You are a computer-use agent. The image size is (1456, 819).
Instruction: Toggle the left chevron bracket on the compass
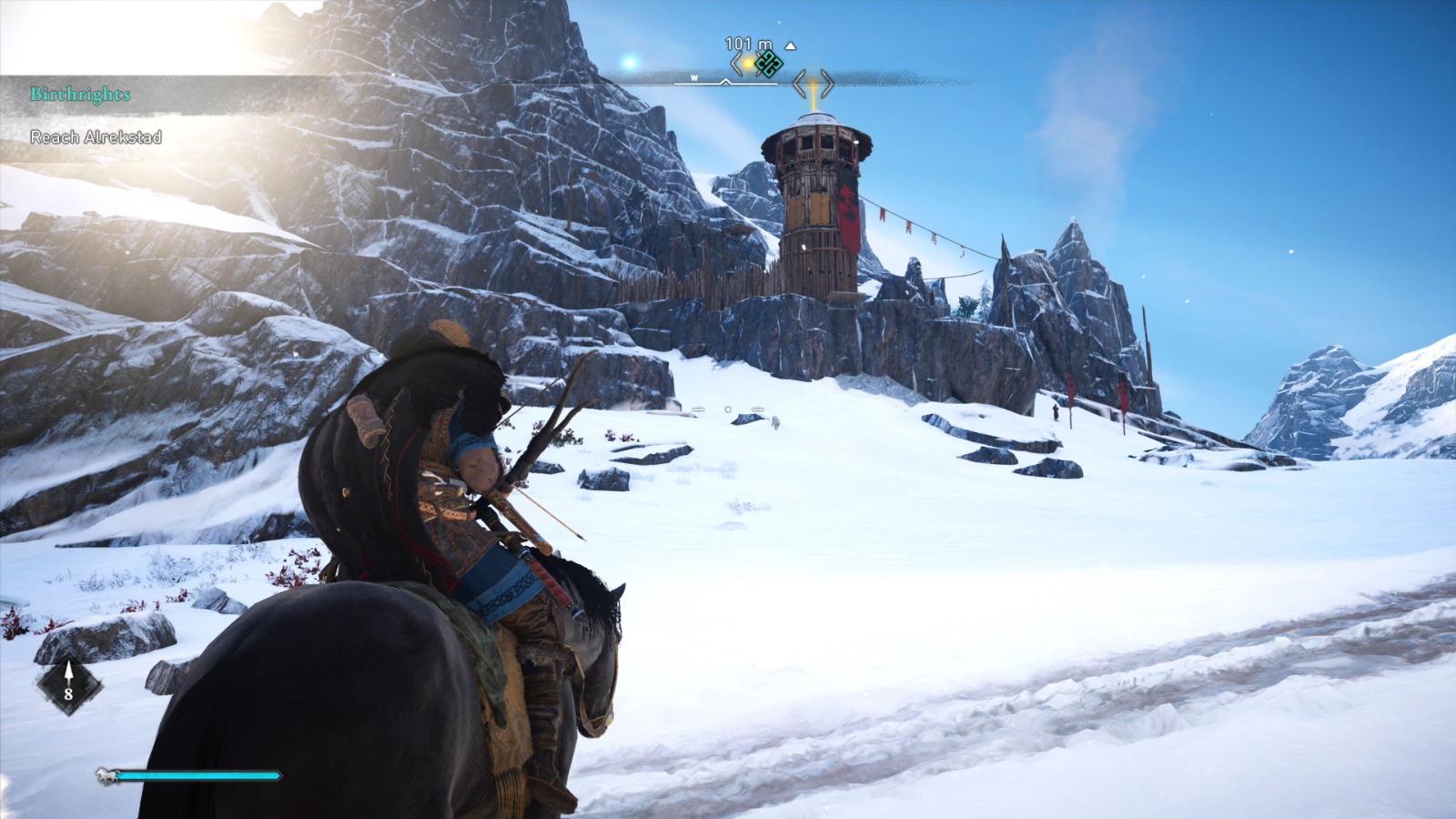(735, 65)
